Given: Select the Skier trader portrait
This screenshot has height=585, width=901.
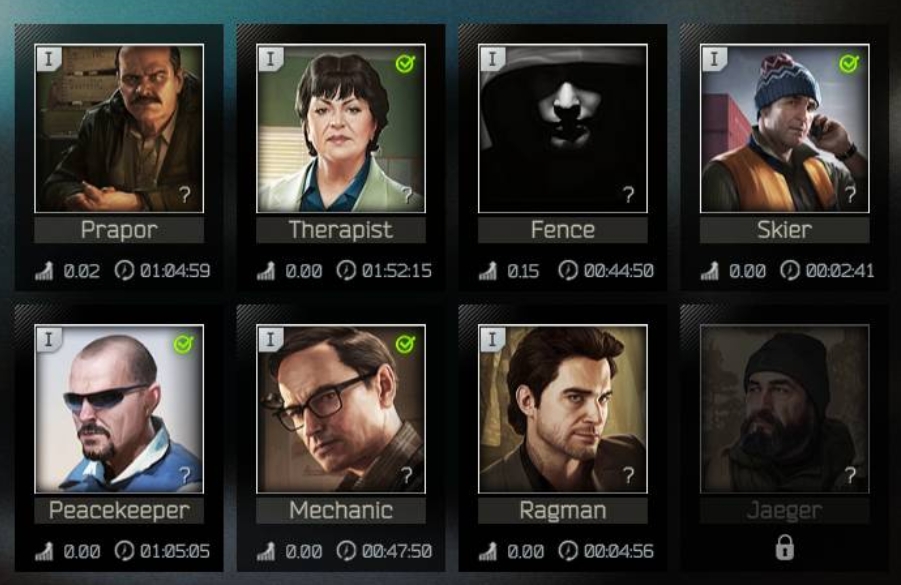Looking at the screenshot, I should (x=784, y=128).
